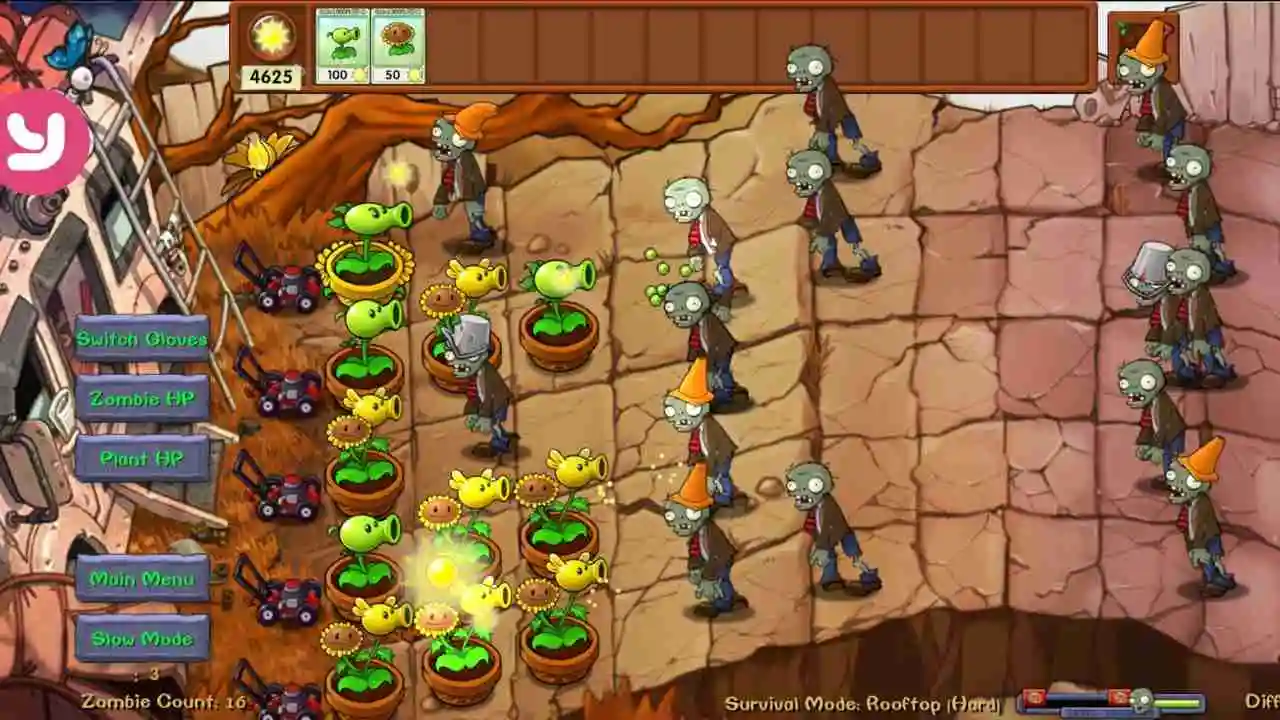Viewport: 1280px width, 720px height.
Task: Toggle Zombie HP display
Action: [x=142, y=398]
